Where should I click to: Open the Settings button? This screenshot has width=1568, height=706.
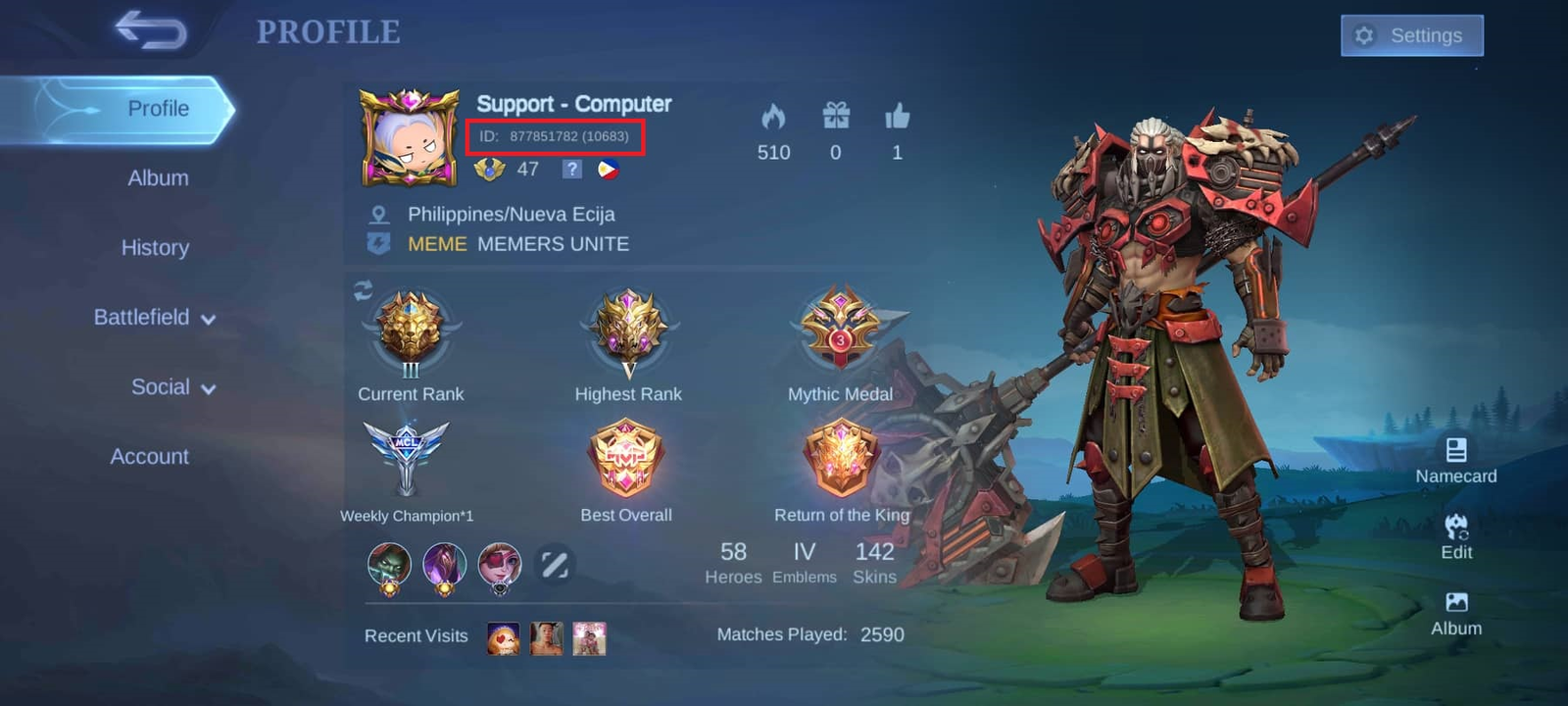tap(1411, 35)
